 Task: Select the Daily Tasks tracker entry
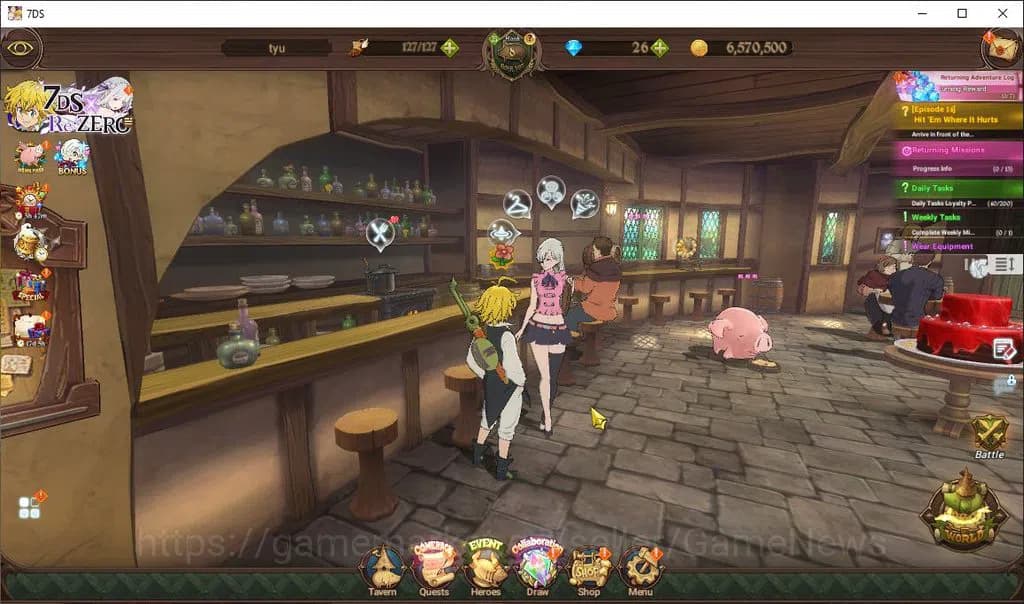956,189
